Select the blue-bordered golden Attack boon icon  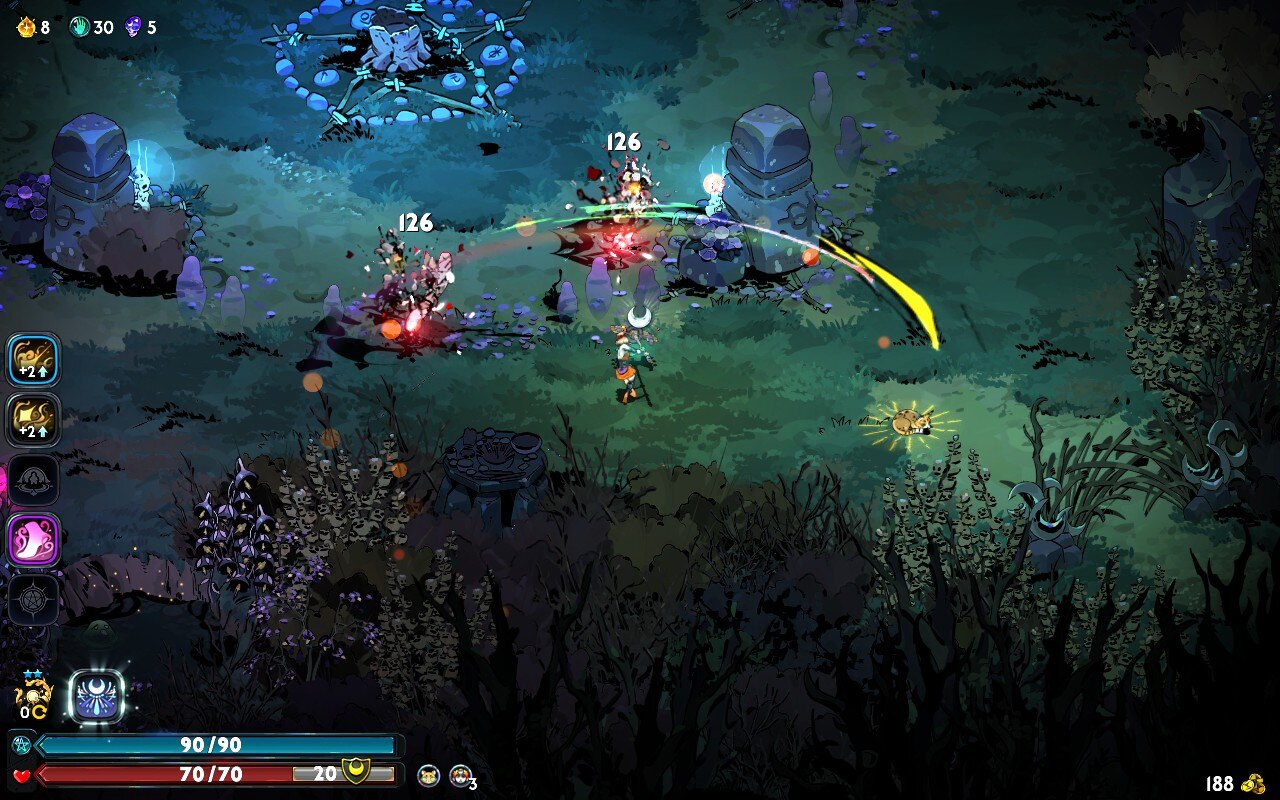pyautogui.click(x=33, y=360)
